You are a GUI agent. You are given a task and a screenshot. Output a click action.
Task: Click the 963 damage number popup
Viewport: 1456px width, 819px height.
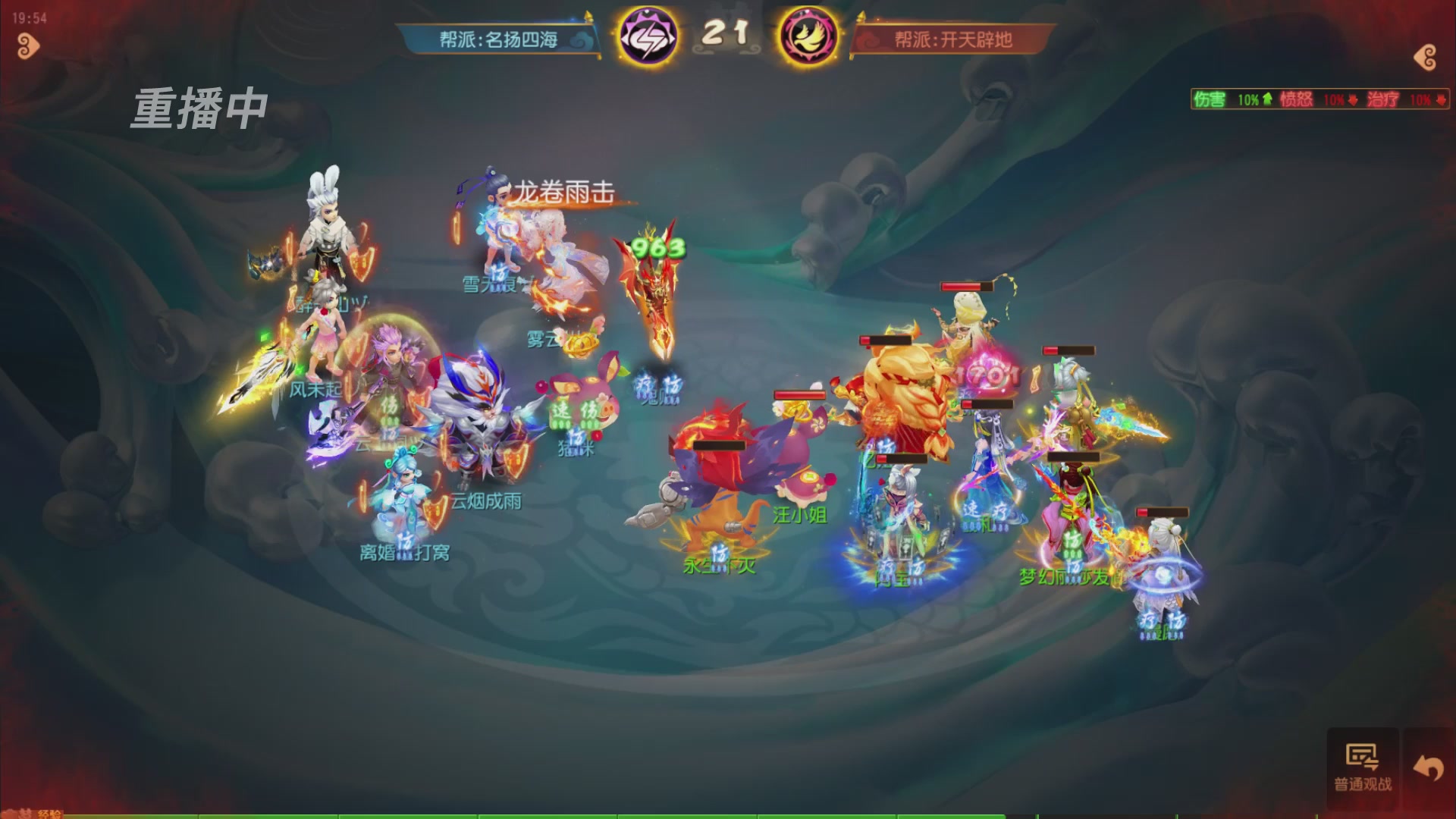(x=657, y=246)
